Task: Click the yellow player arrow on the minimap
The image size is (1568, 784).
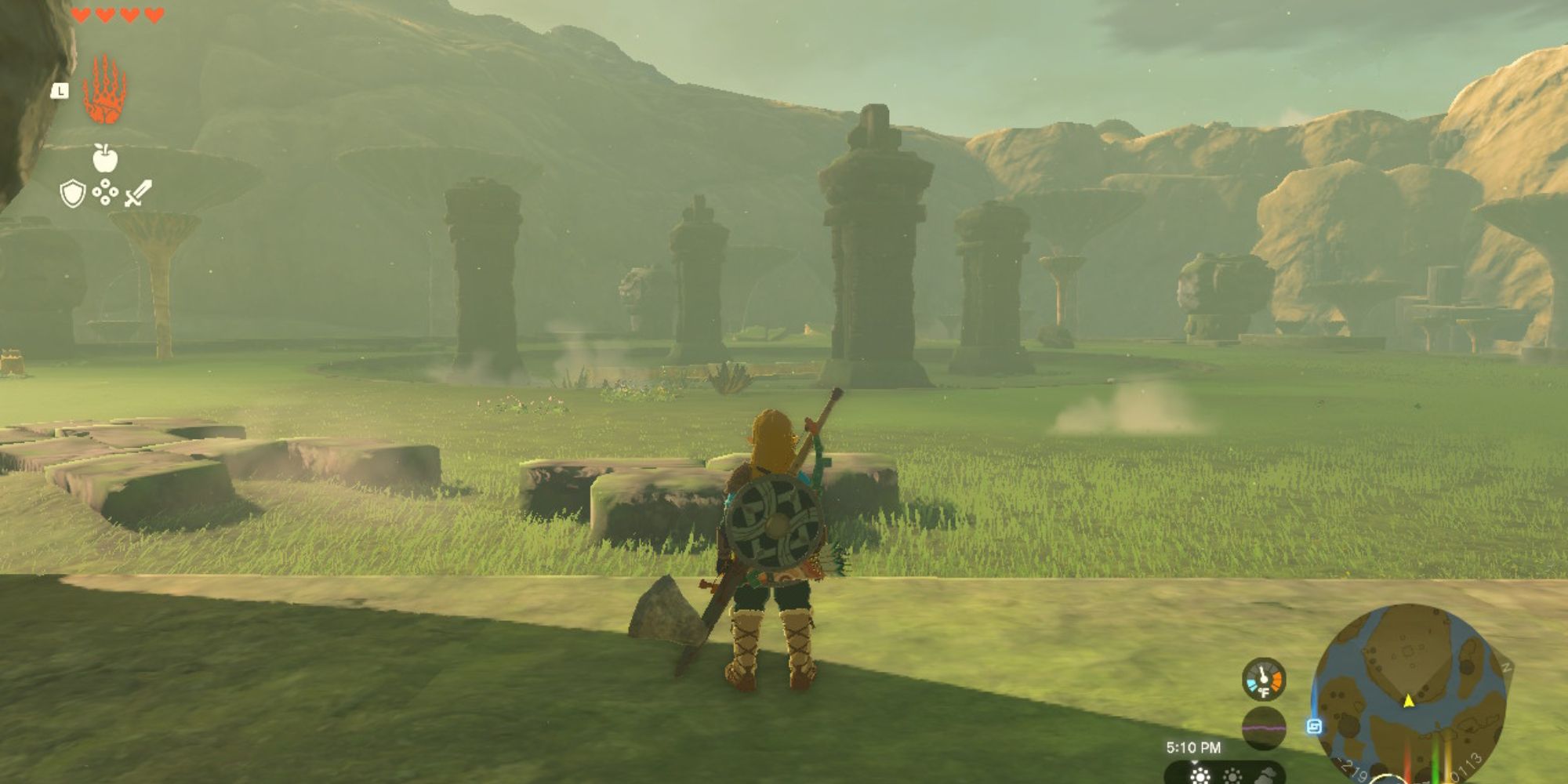Action: tap(1408, 700)
